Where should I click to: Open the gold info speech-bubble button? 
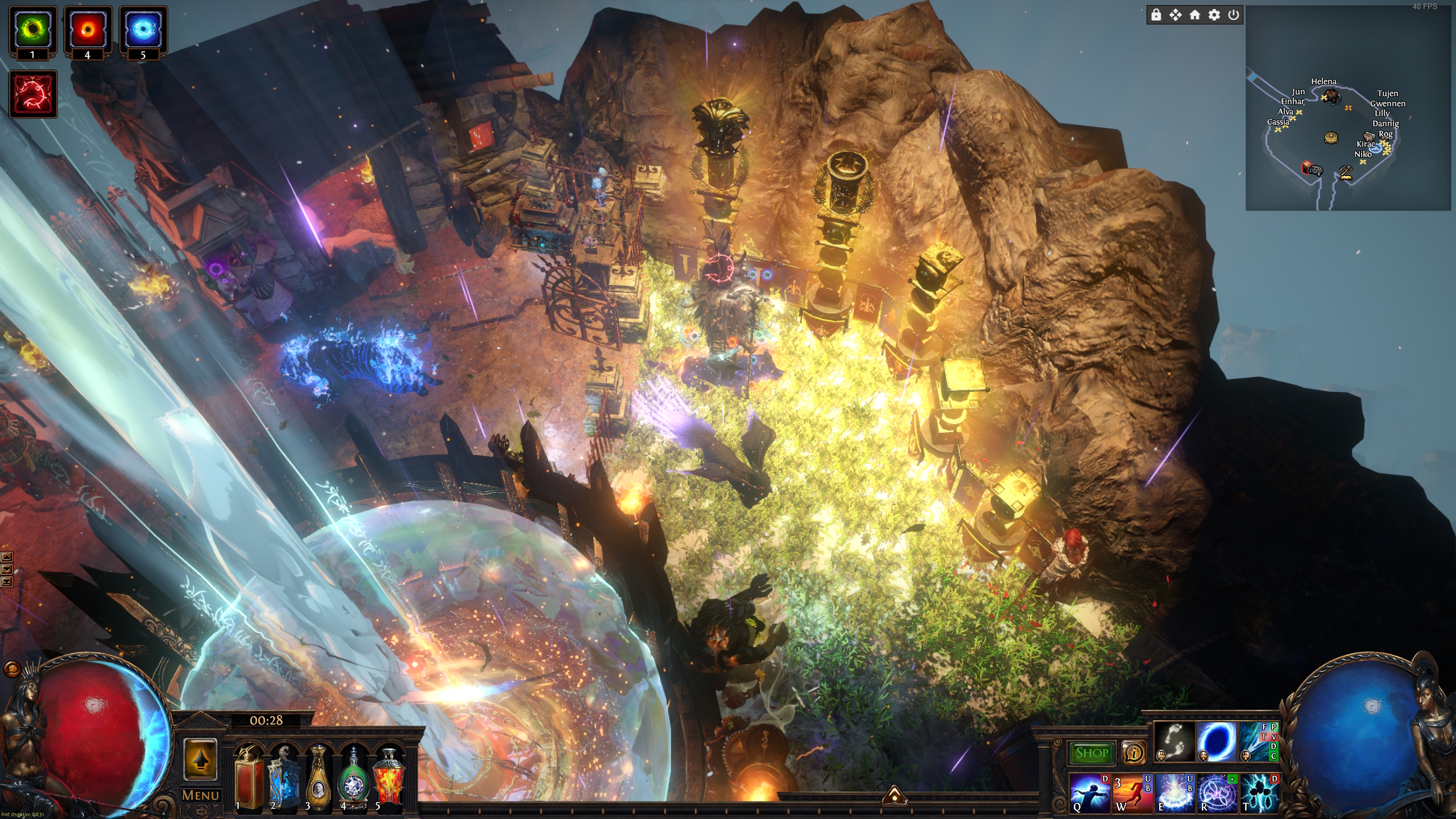(x=1134, y=753)
